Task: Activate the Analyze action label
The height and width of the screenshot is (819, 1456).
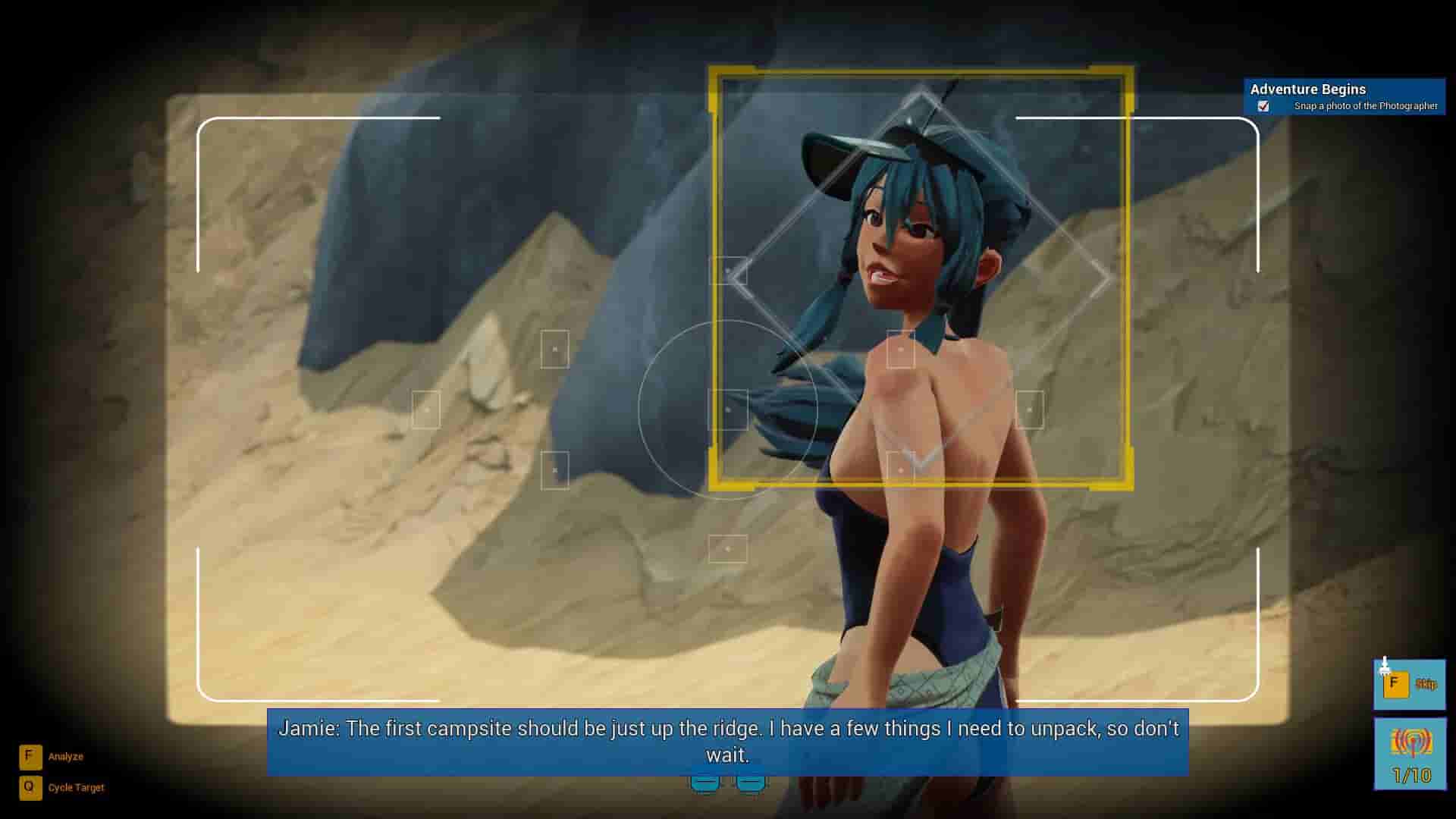Action: (65, 755)
